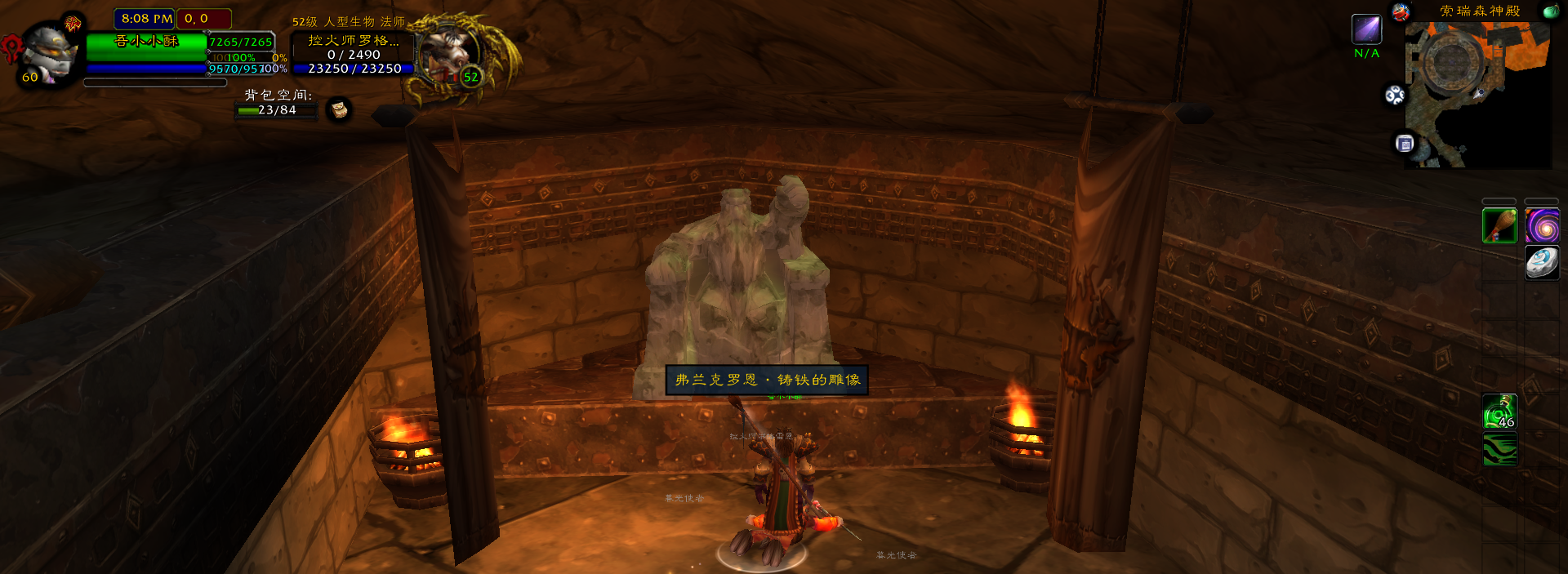Use the green potion with 46 charges
The height and width of the screenshot is (574, 1568).
1499,412
